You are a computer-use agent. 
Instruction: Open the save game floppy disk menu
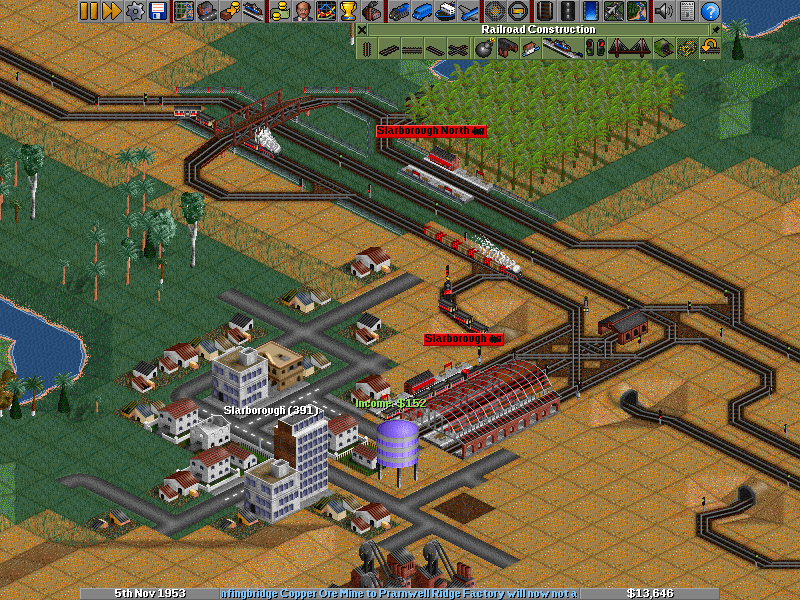point(157,11)
